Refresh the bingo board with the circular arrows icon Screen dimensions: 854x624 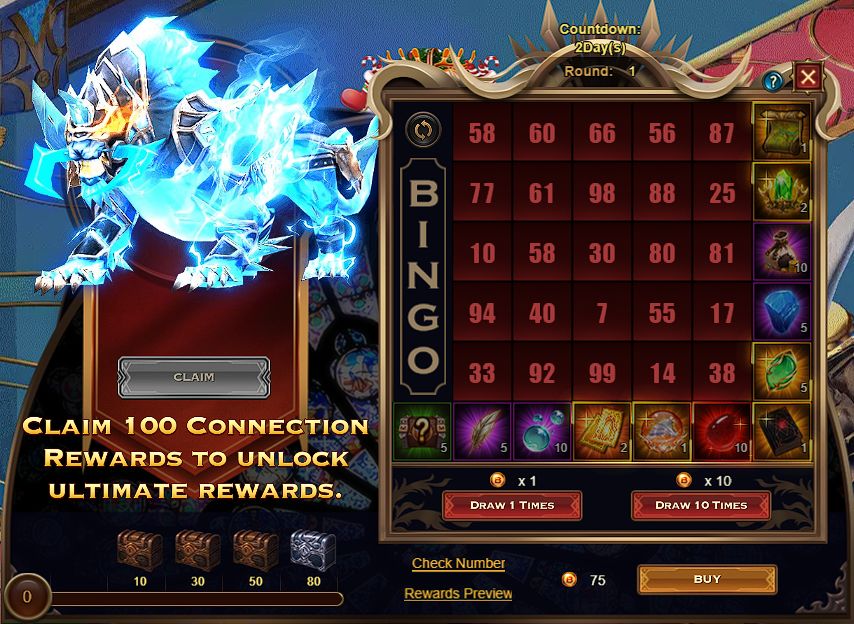pos(422,130)
